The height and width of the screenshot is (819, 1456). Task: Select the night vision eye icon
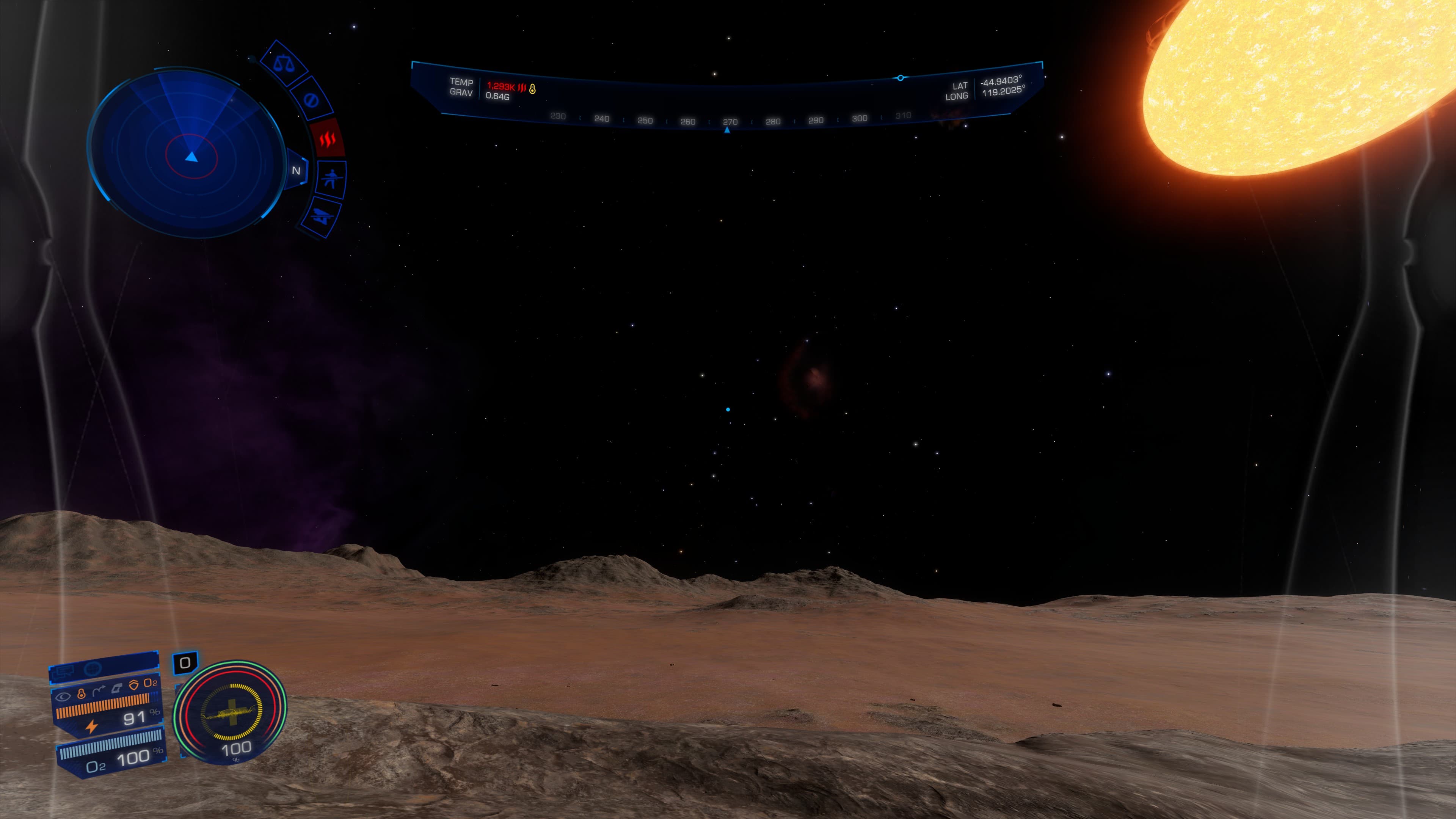(x=63, y=697)
